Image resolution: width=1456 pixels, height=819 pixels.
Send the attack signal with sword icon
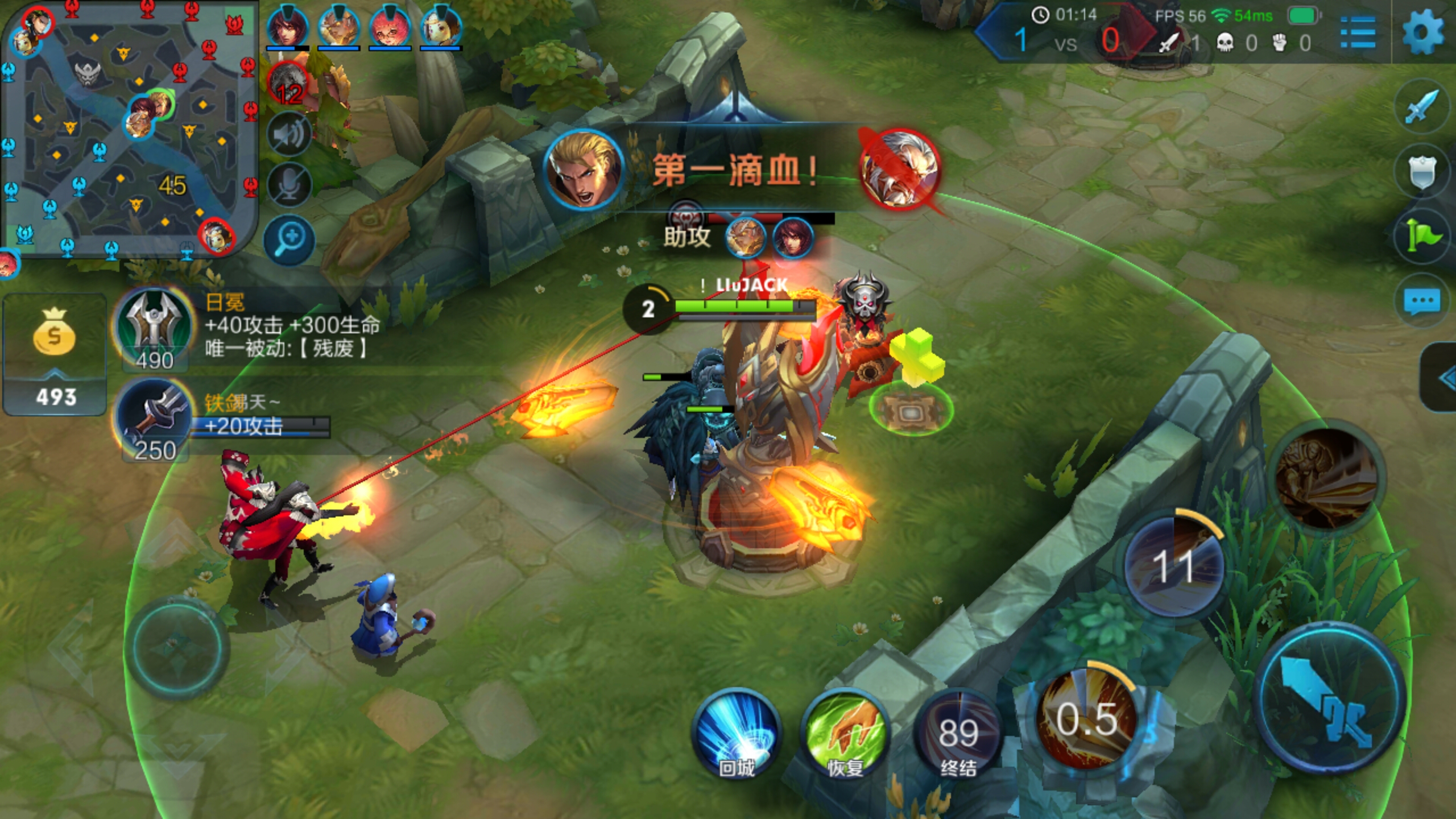click(1421, 106)
